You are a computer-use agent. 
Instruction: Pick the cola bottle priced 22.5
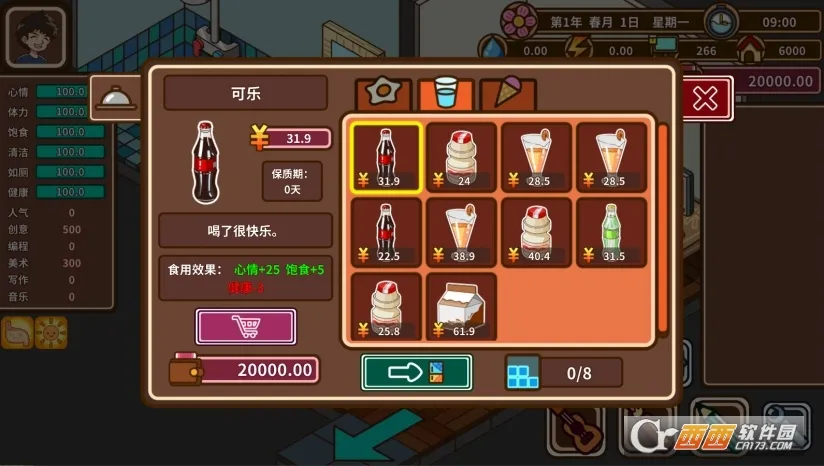click(386, 232)
